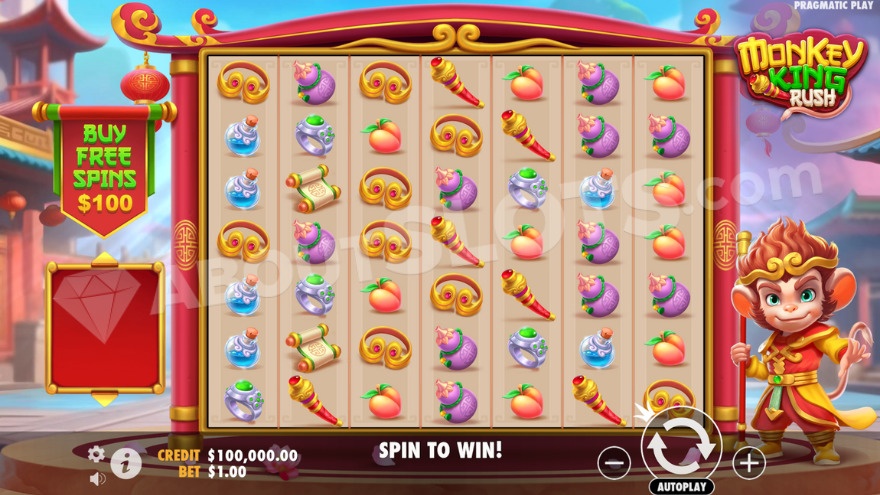Buy free spins for $100

coord(104,167)
